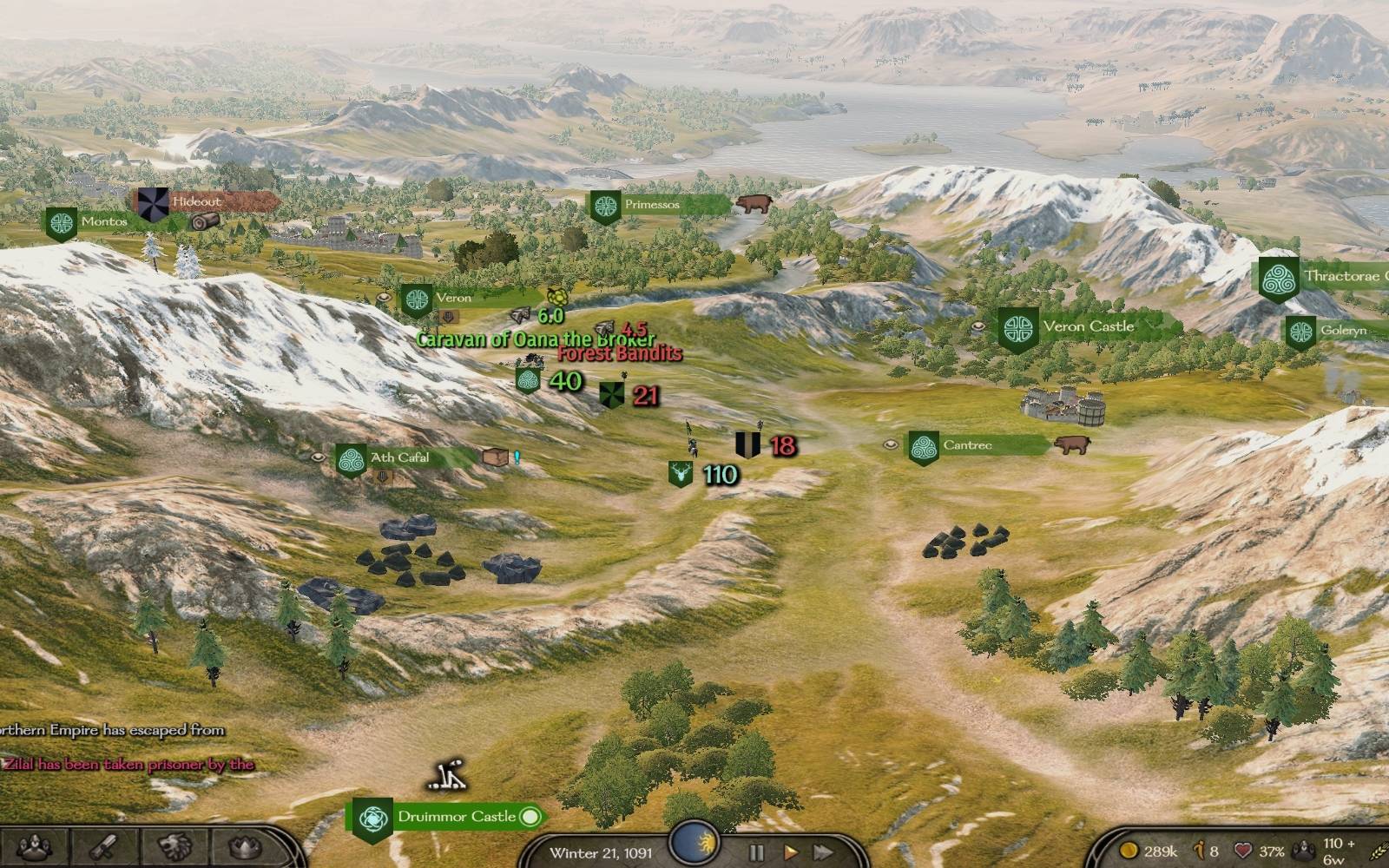Select the Ath Cafal village nameplate
This screenshot has height=868, width=1389.
point(399,458)
